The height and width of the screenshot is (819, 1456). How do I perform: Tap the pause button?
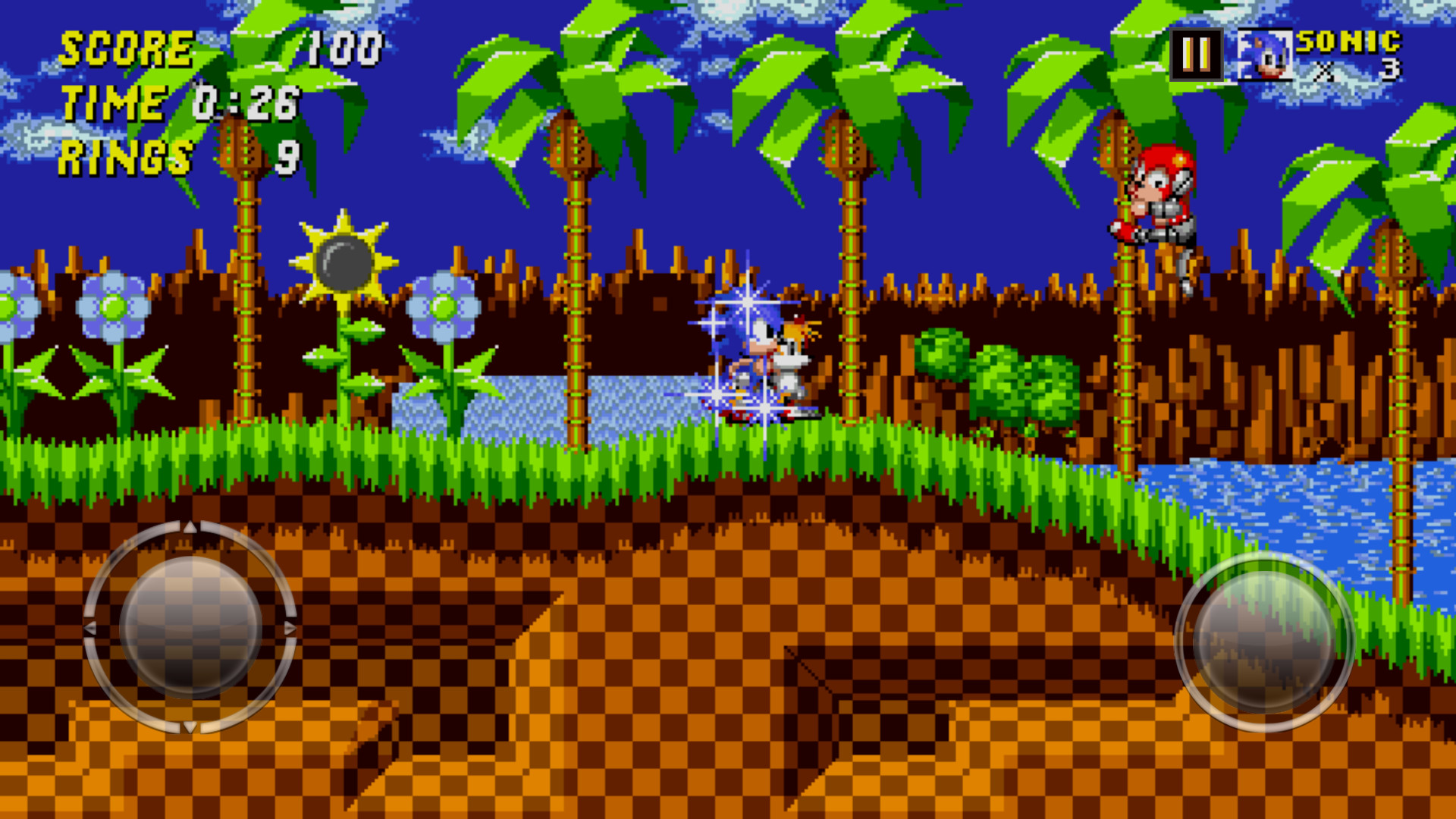tap(1196, 55)
